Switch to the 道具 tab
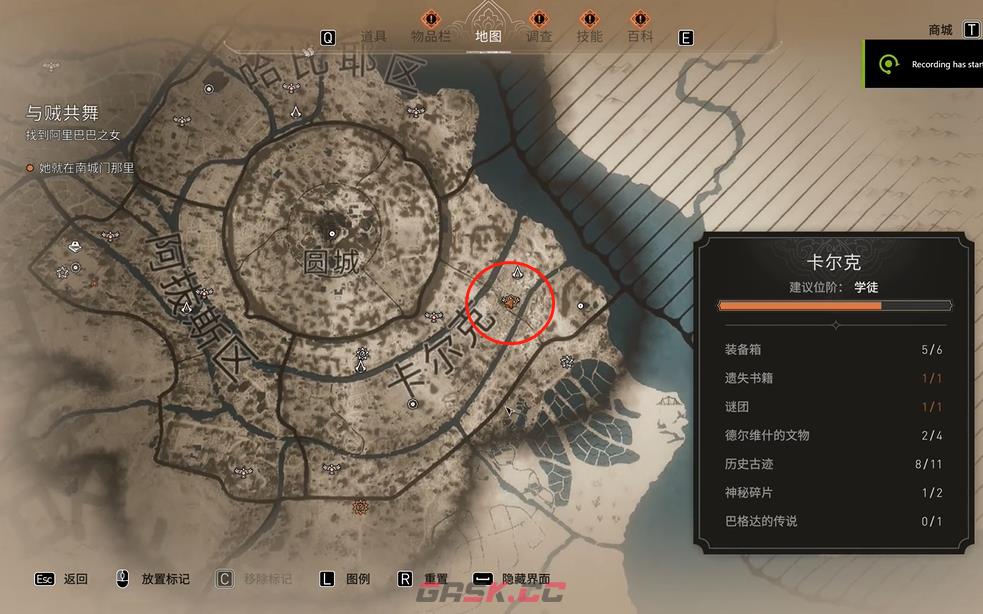Screen dimensions: 983x614 373,37
